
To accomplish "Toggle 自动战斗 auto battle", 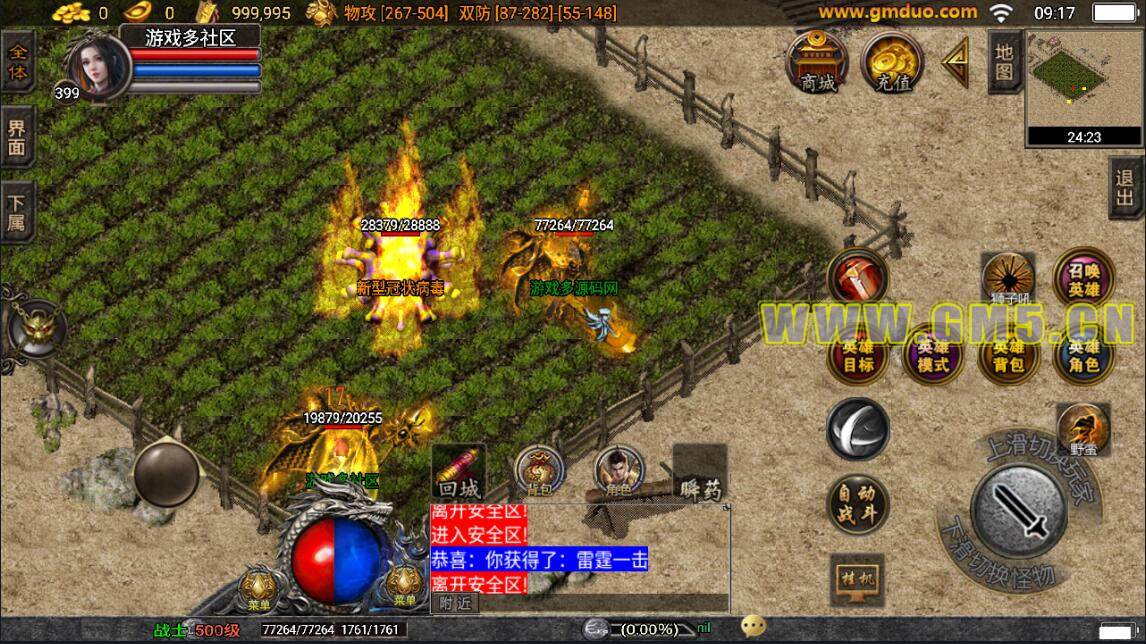I will click(857, 503).
